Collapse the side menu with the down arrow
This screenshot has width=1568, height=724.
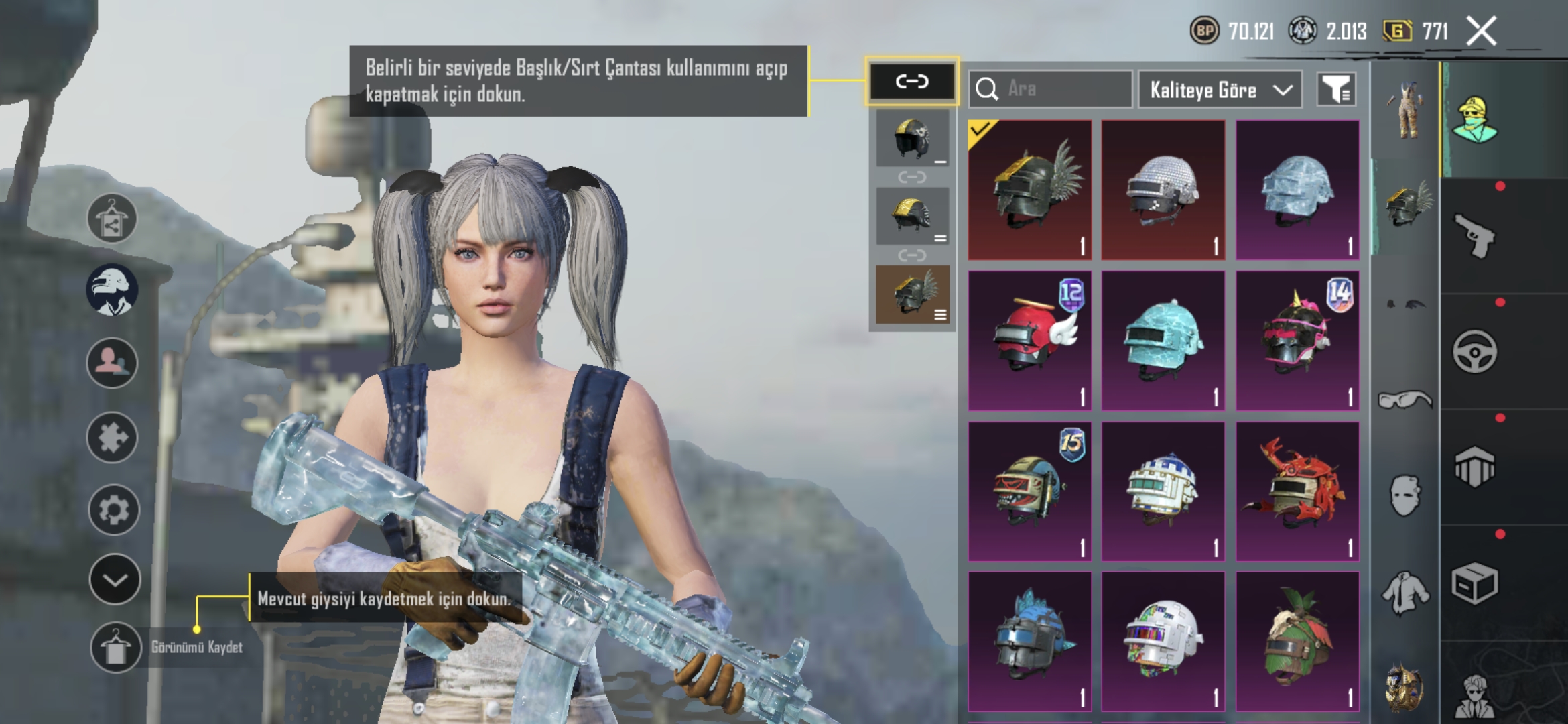point(115,580)
